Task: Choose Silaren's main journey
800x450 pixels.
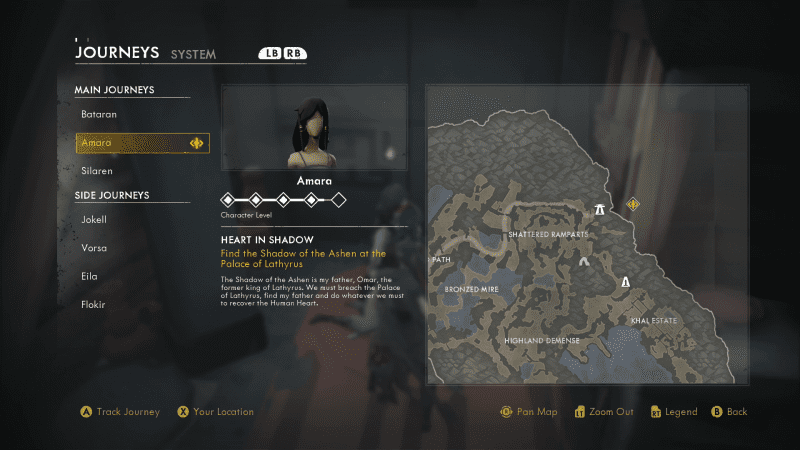Action: (x=97, y=171)
